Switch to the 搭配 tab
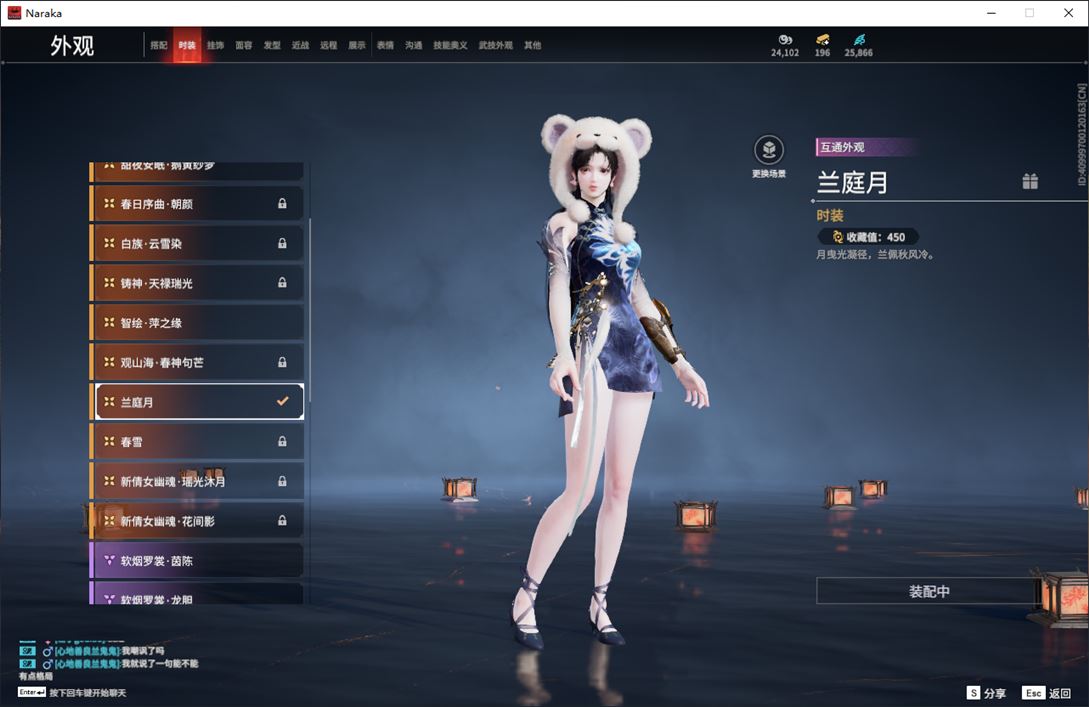Screen dimensions: 1089x707 (x=159, y=46)
